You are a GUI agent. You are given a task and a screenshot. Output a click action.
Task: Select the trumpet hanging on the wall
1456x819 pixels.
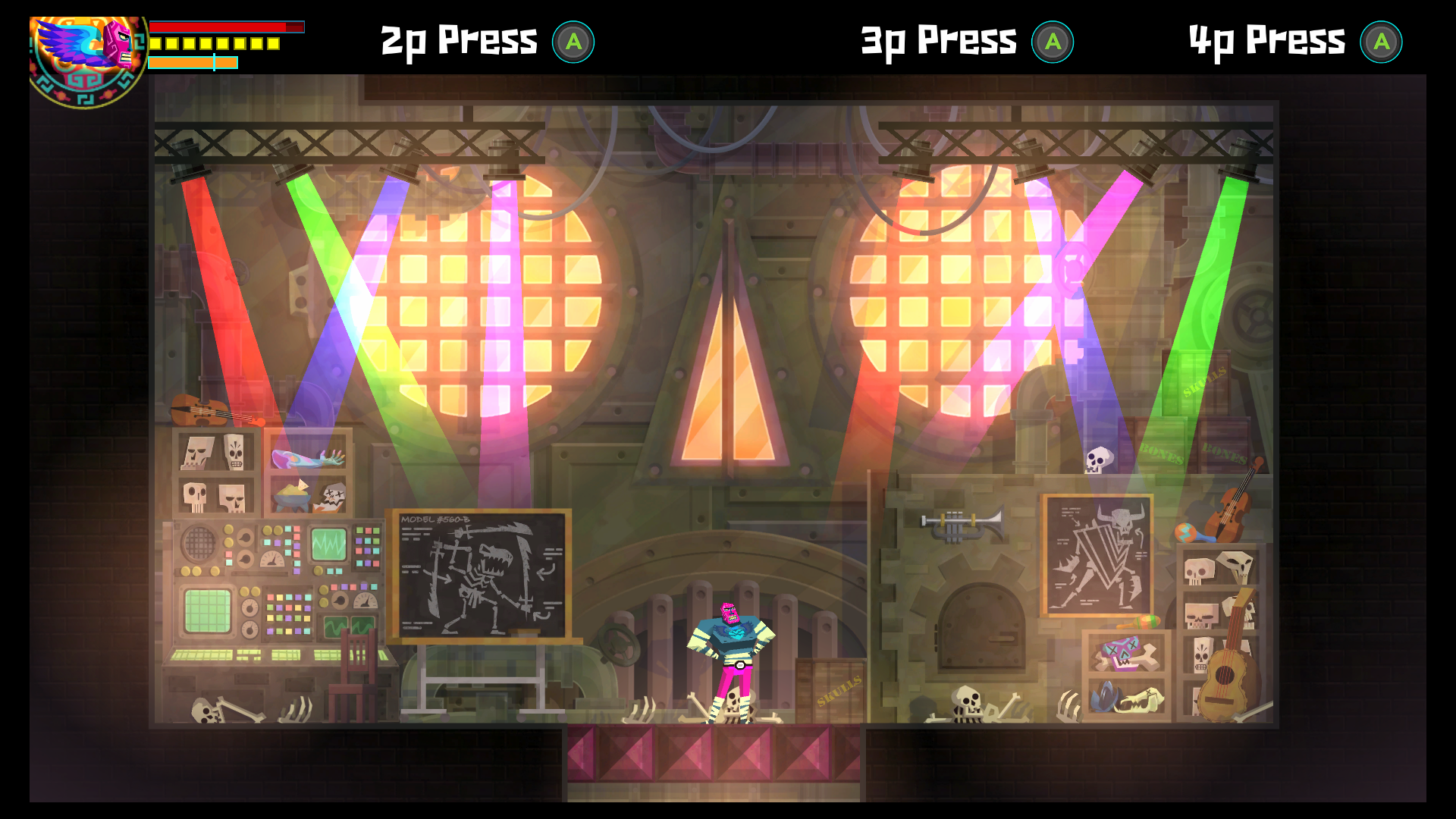point(961,523)
